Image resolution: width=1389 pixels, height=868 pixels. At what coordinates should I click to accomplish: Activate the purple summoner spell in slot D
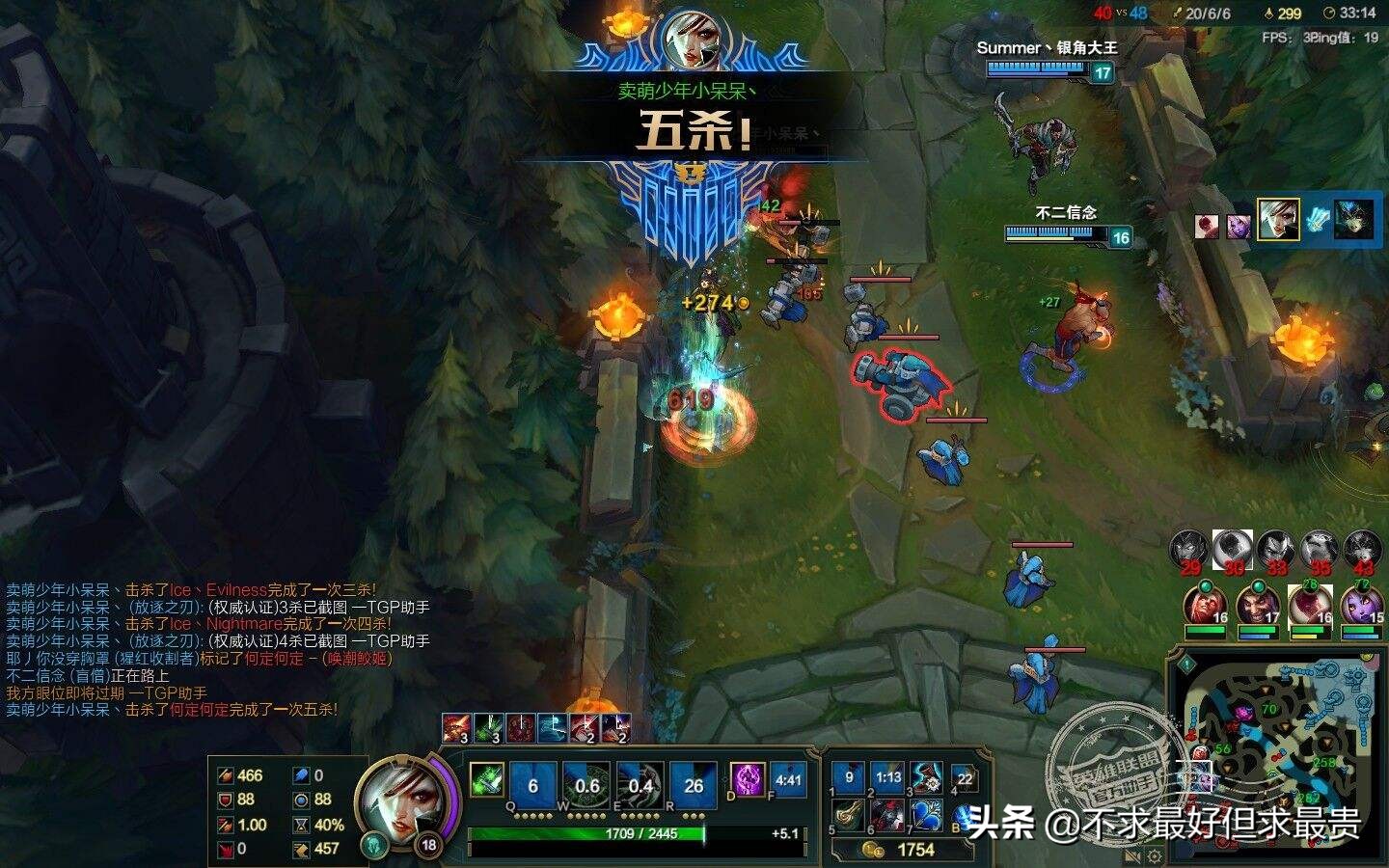[747, 781]
